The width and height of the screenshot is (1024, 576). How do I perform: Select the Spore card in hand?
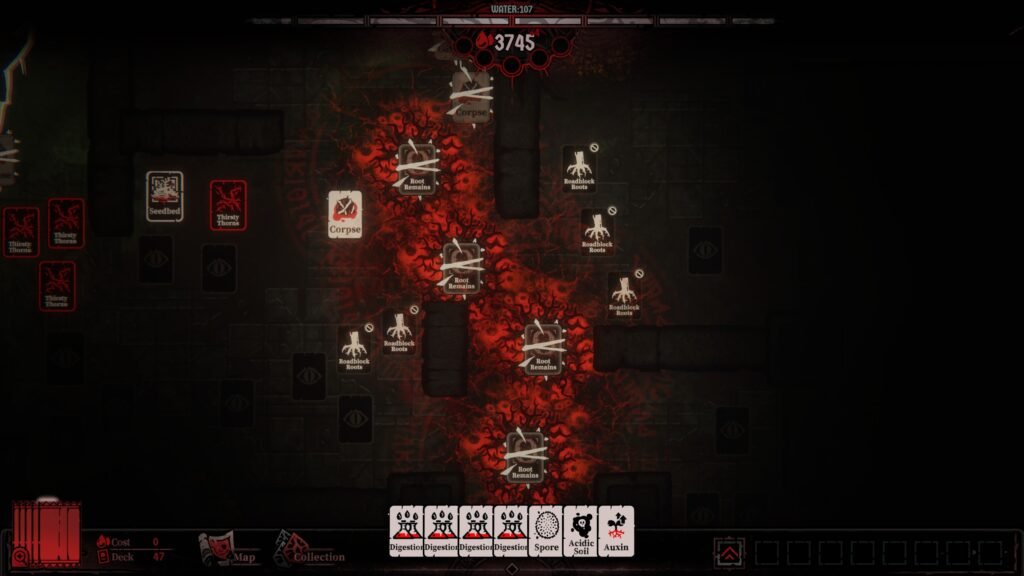(546, 530)
